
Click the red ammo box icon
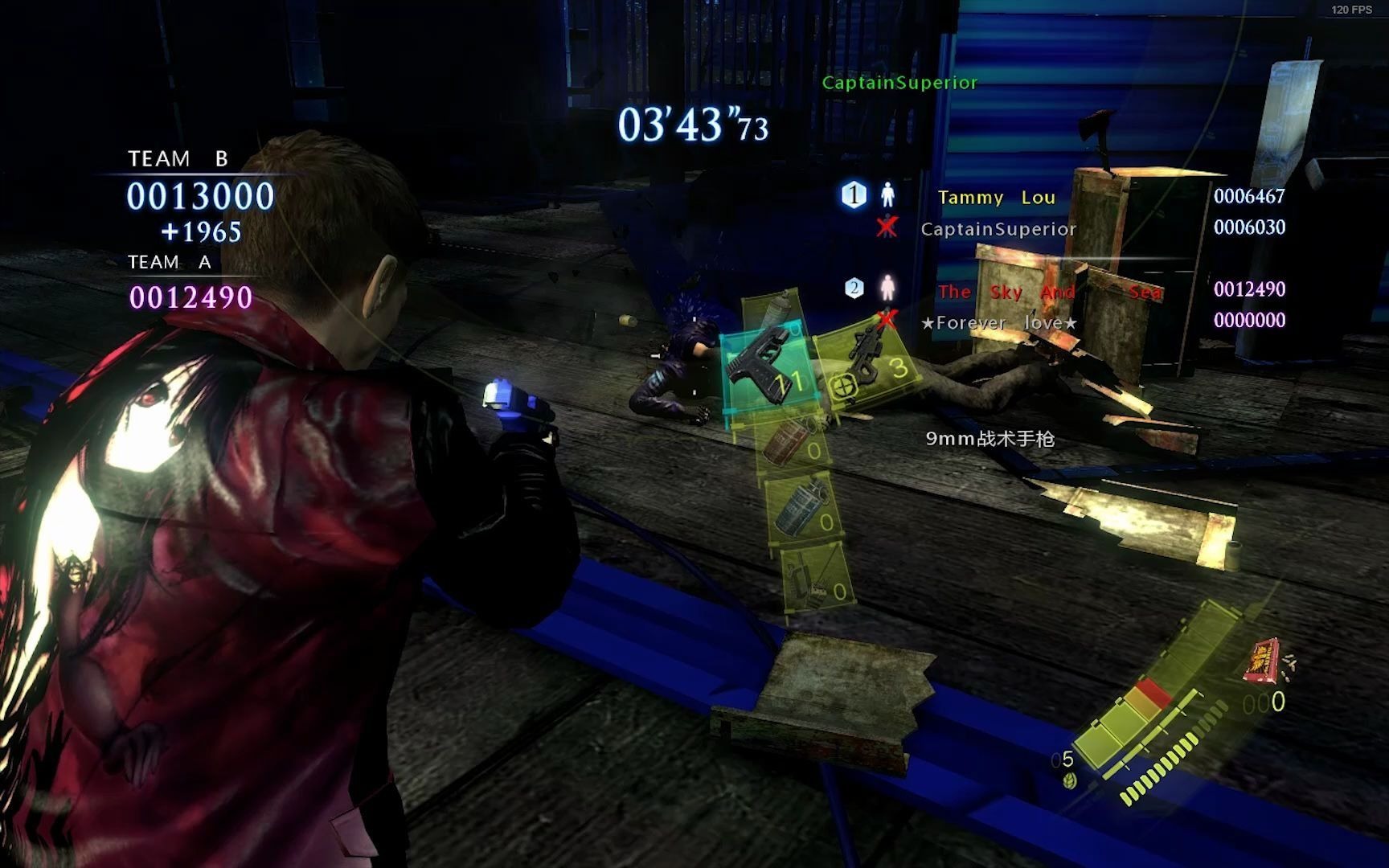click(x=1262, y=660)
